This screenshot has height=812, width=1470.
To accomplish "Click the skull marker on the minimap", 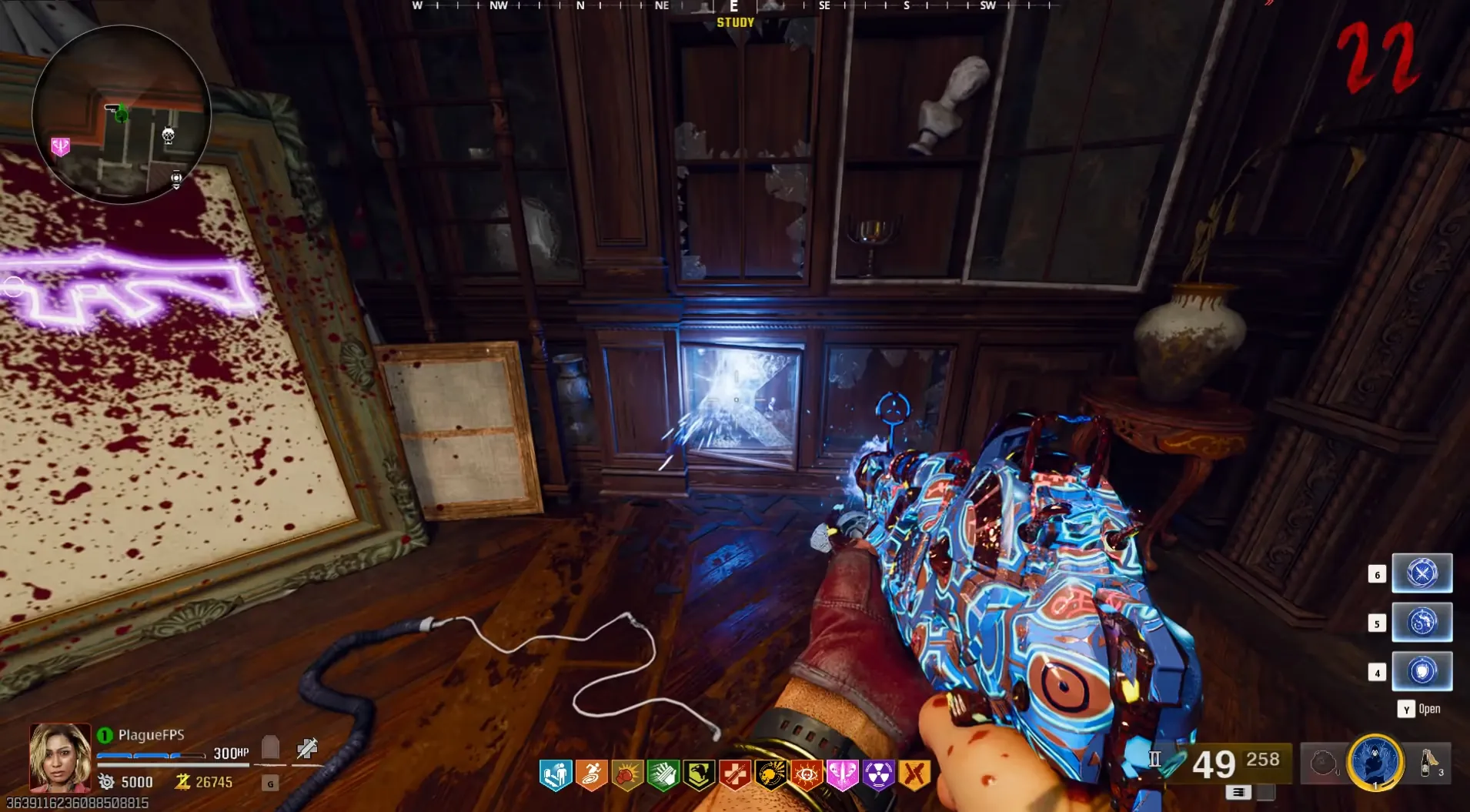I will point(168,136).
